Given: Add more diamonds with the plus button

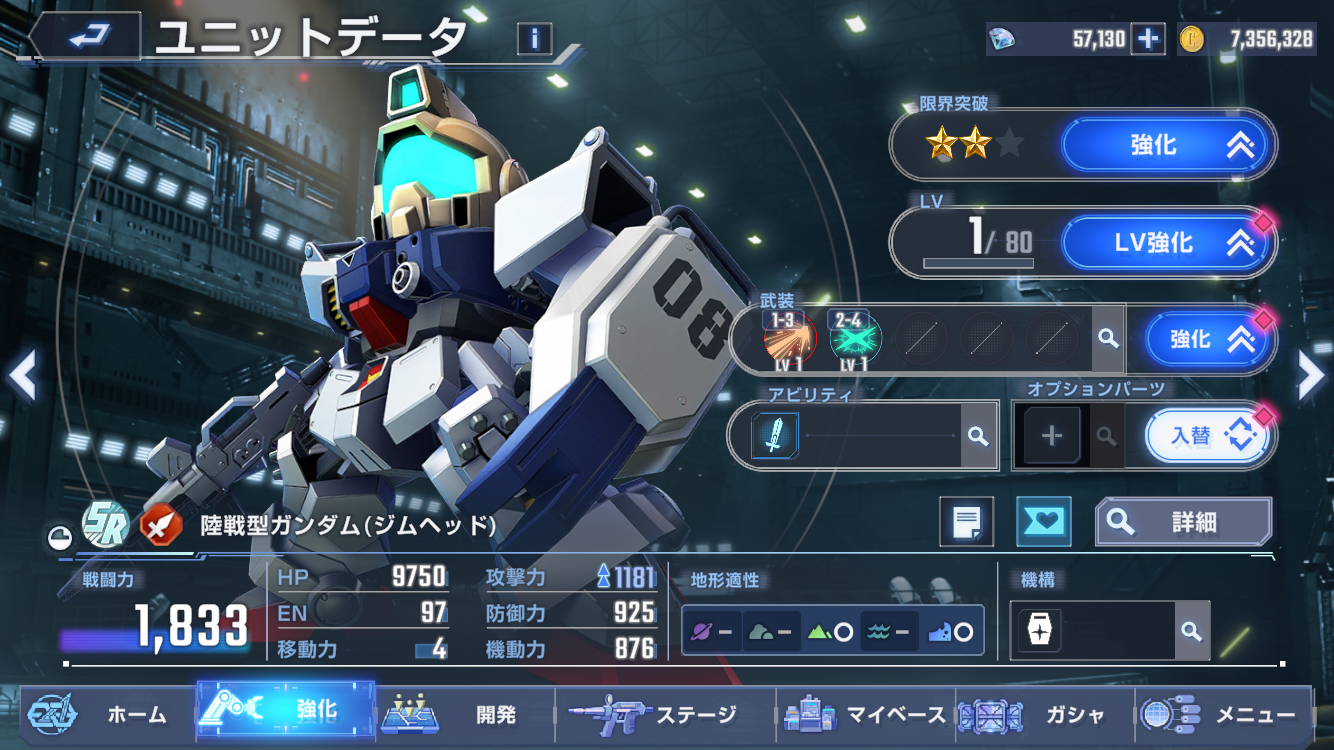Looking at the screenshot, I should point(1148,39).
